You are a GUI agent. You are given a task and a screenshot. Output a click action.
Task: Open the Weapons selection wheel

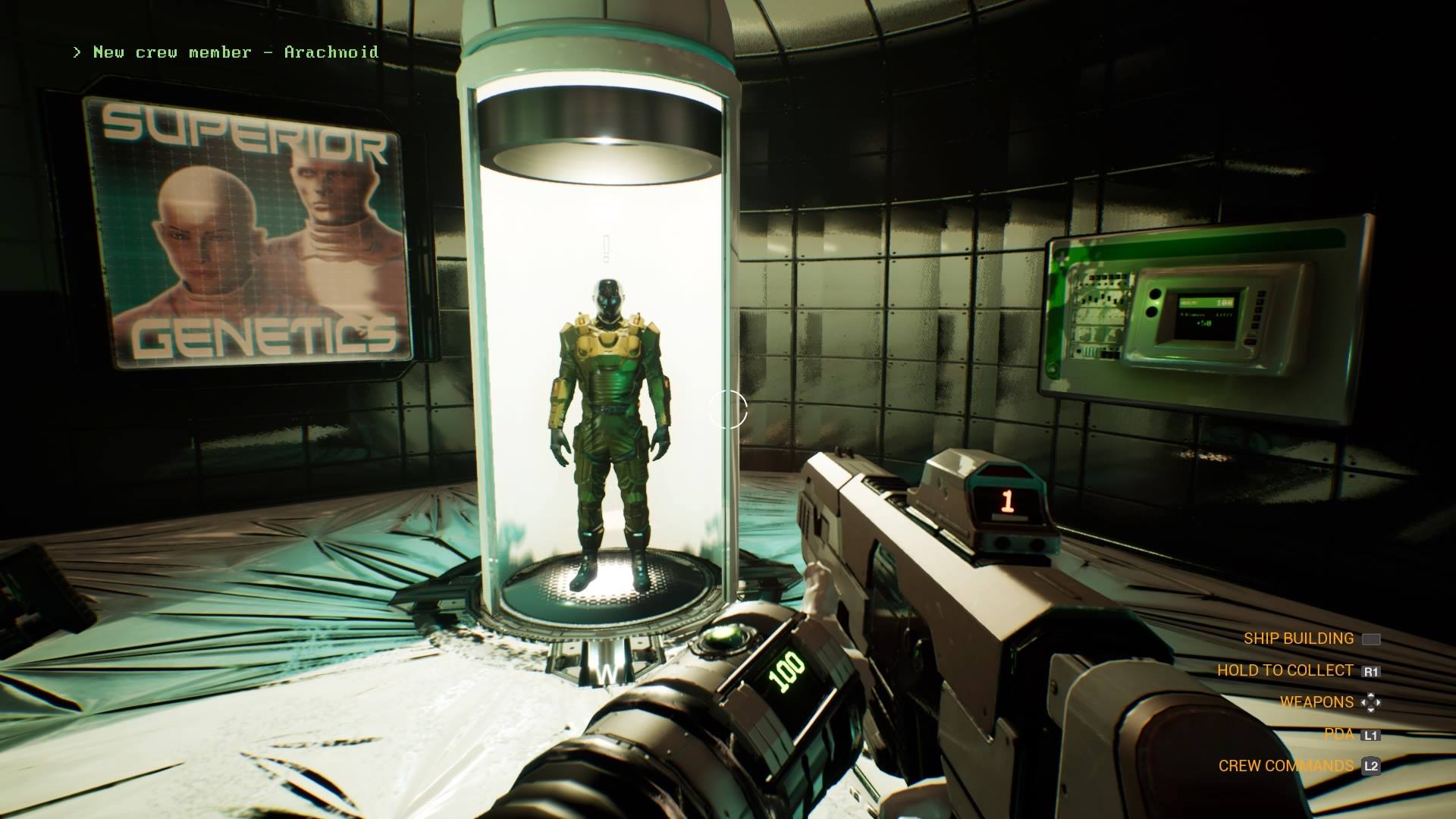click(x=1316, y=702)
